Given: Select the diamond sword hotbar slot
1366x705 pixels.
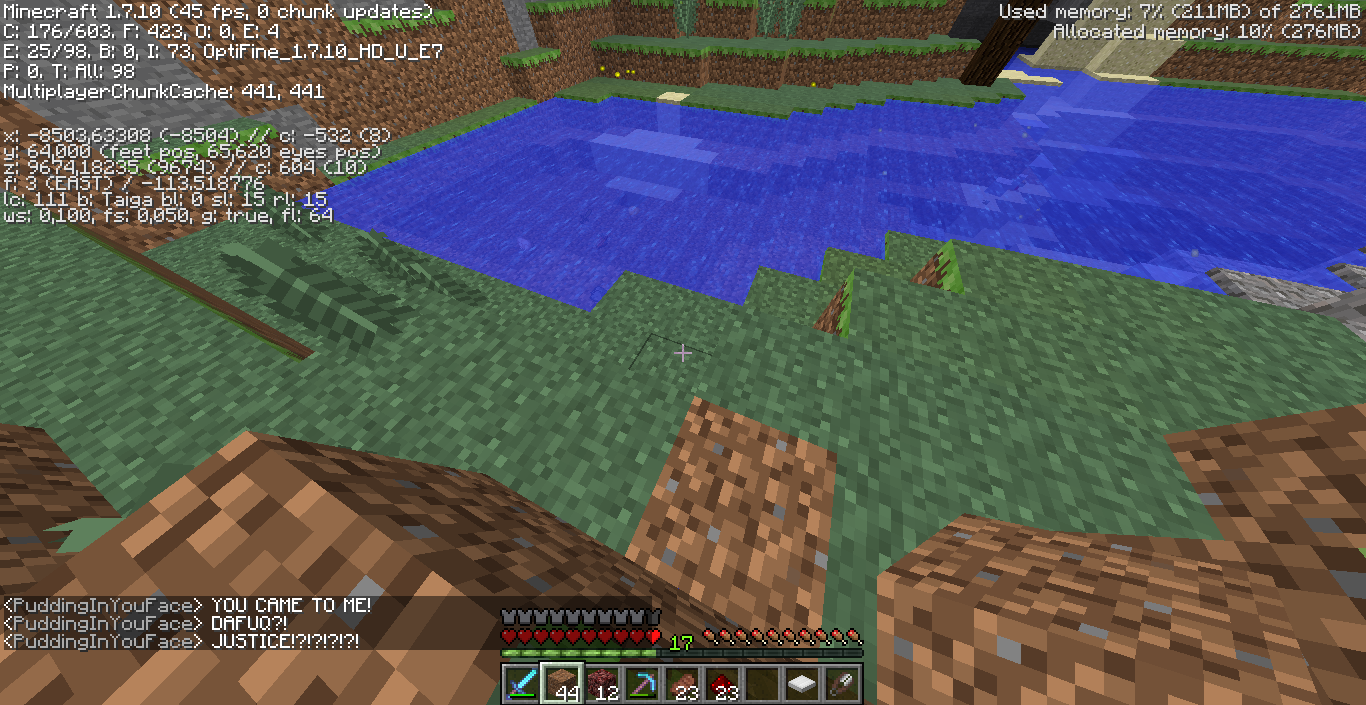Looking at the screenshot, I should pyautogui.click(x=521, y=683).
